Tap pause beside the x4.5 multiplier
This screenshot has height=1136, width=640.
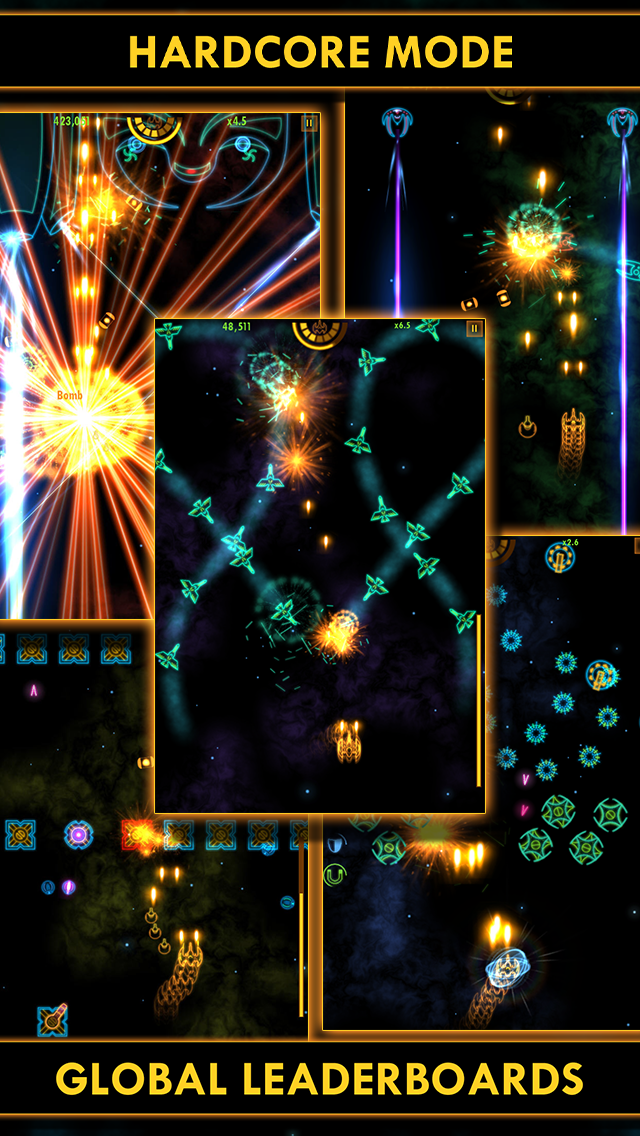point(309,123)
